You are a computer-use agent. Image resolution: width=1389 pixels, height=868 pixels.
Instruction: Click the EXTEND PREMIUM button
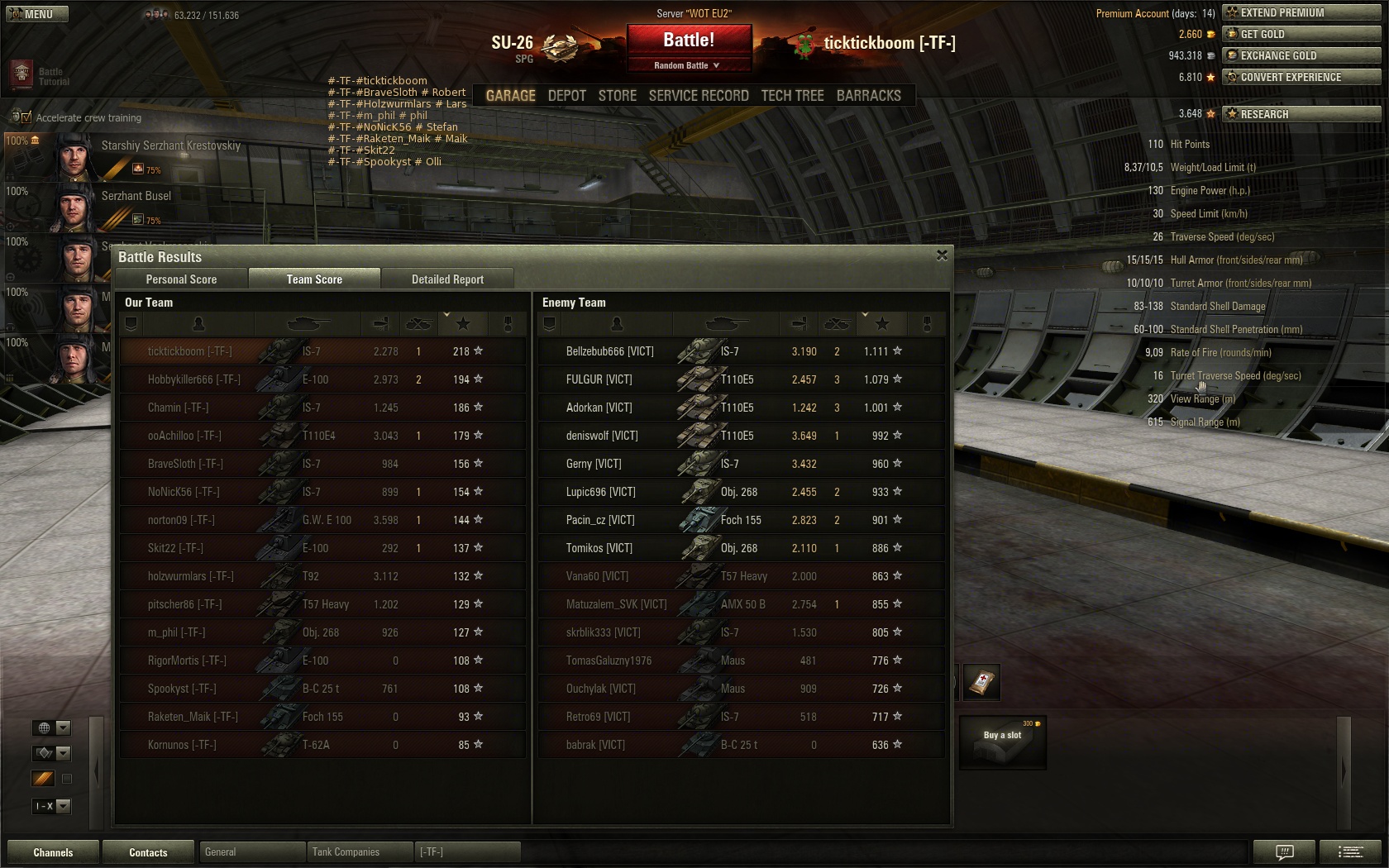(1302, 12)
